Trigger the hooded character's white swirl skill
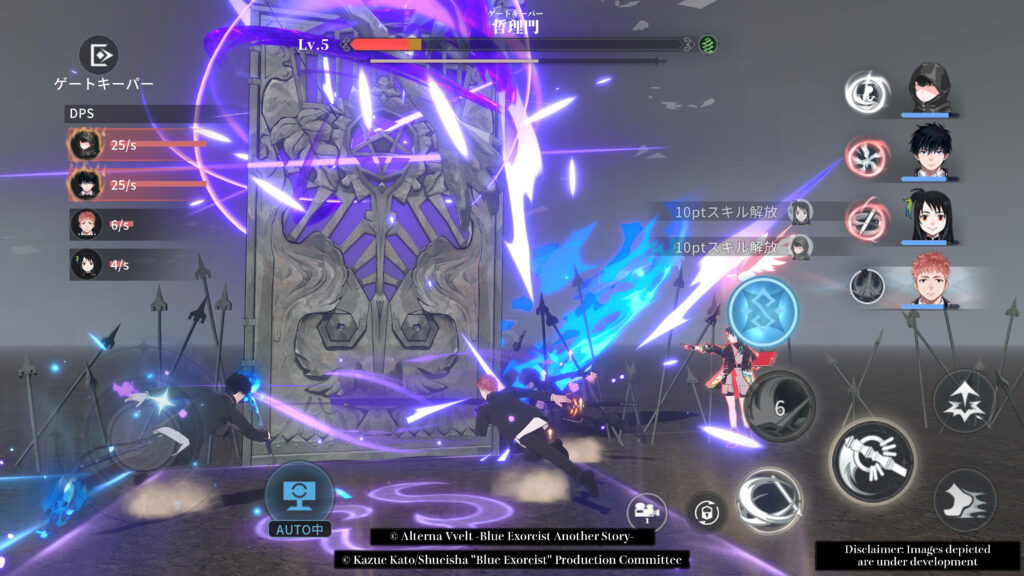Image resolution: width=1024 pixels, height=576 pixels. (x=866, y=93)
